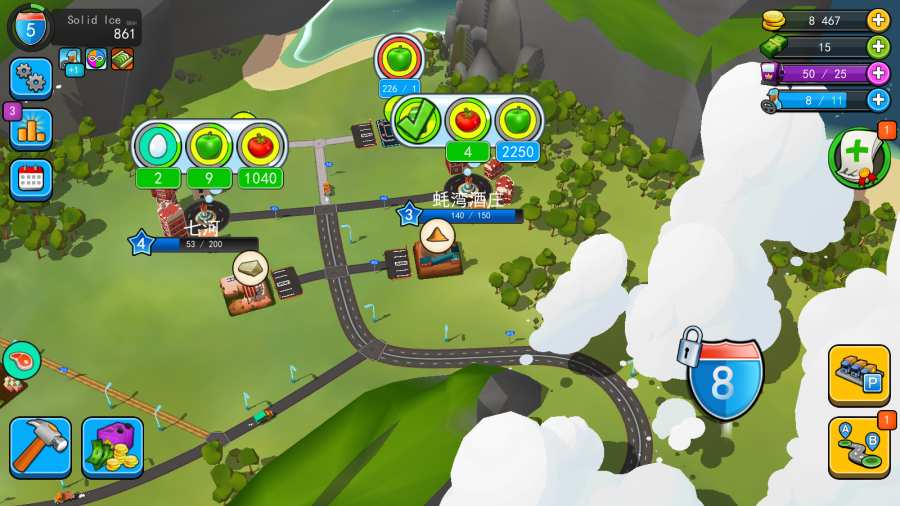Tap the locked level 8 highway shield
Viewport: 900px width, 506px height.
click(x=727, y=373)
